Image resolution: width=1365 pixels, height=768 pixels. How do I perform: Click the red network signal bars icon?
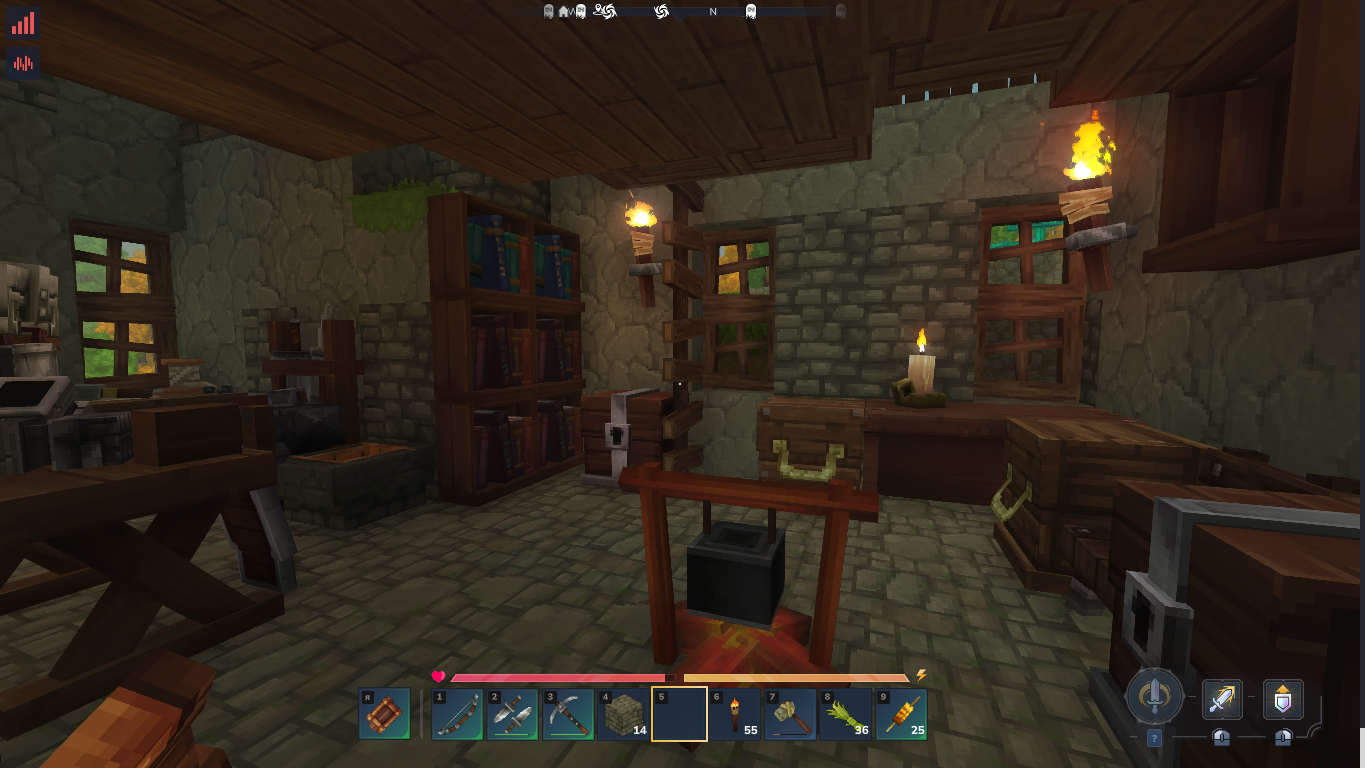[x=22, y=23]
